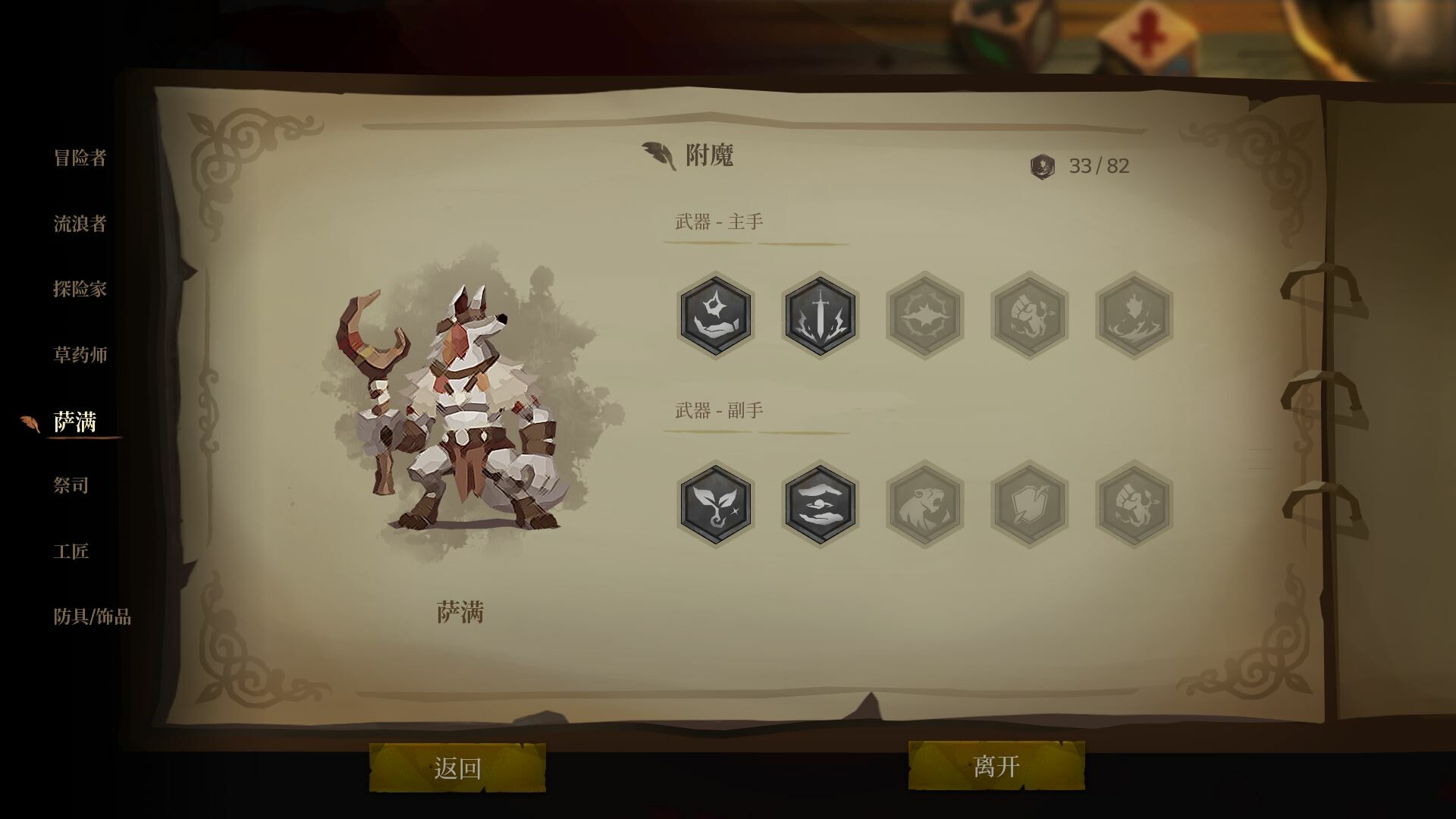
Task: Switch to the 祭司 category
Action: click(x=72, y=485)
